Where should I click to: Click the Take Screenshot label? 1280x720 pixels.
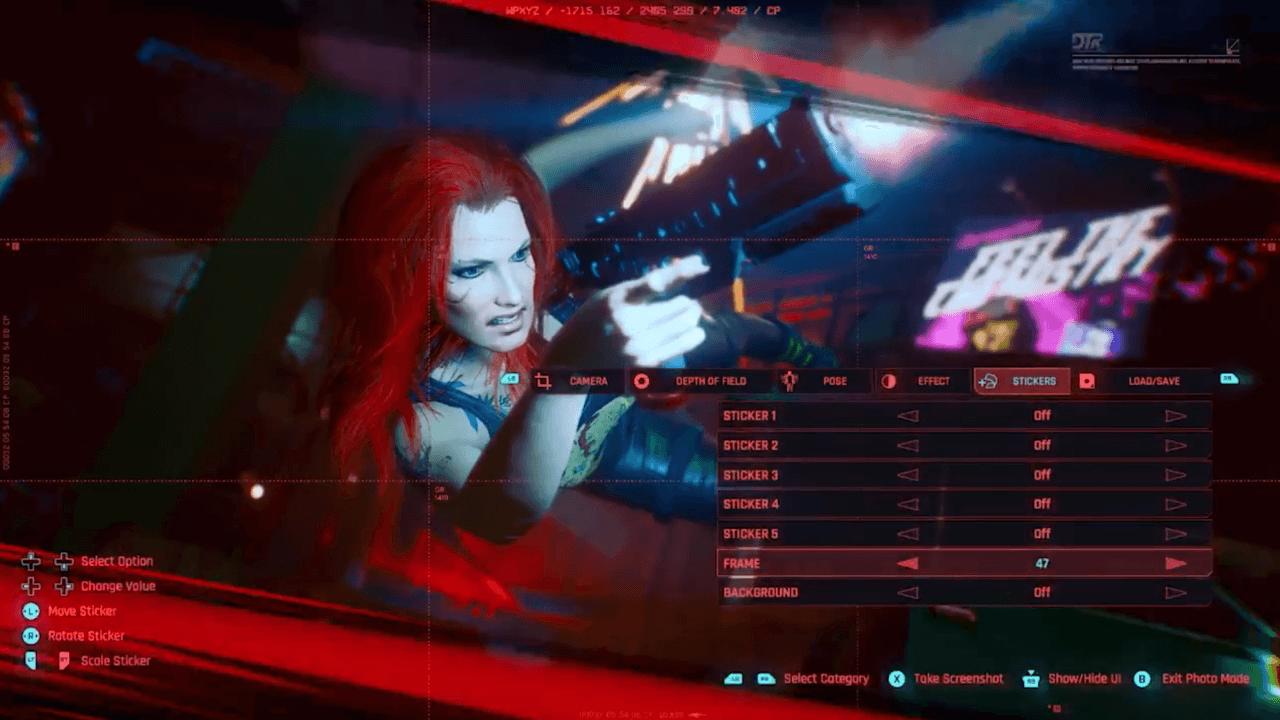pyautogui.click(x=957, y=679)
